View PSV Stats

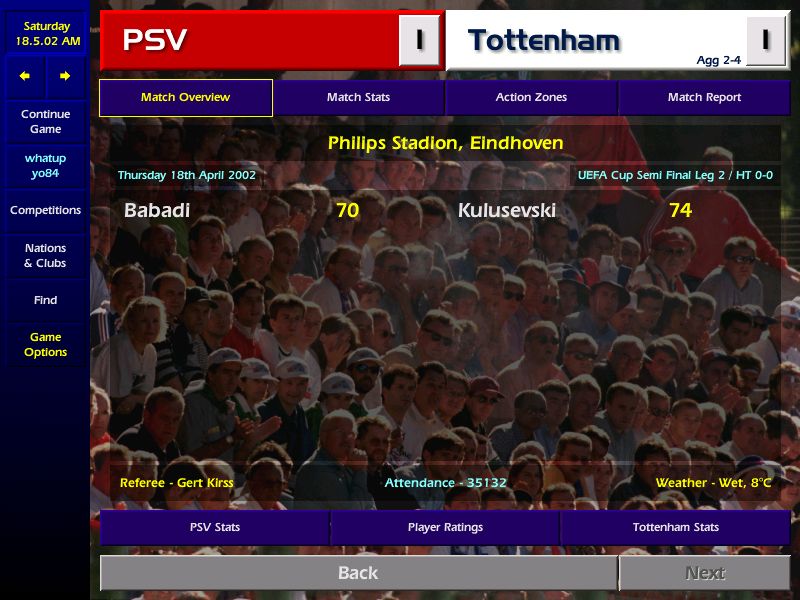point(215,527)
